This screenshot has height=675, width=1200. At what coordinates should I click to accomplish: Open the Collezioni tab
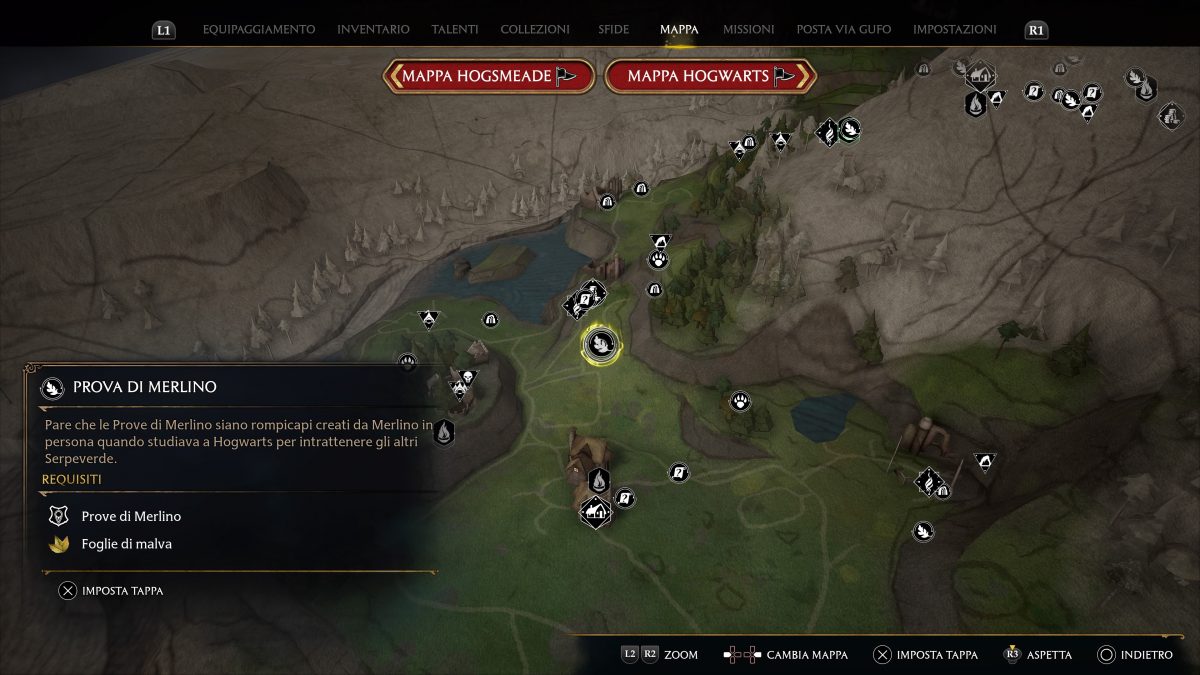click(535, 30)
